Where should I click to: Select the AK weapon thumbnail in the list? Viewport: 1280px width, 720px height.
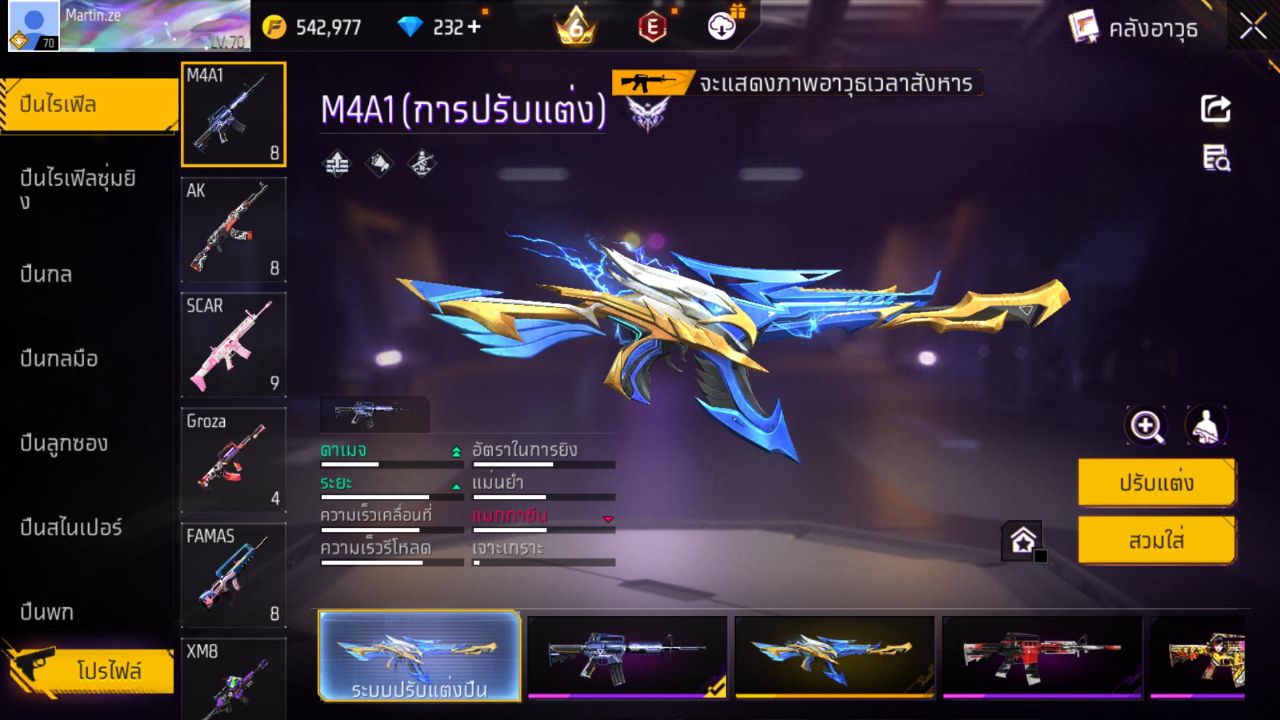(x=233, y=229)
